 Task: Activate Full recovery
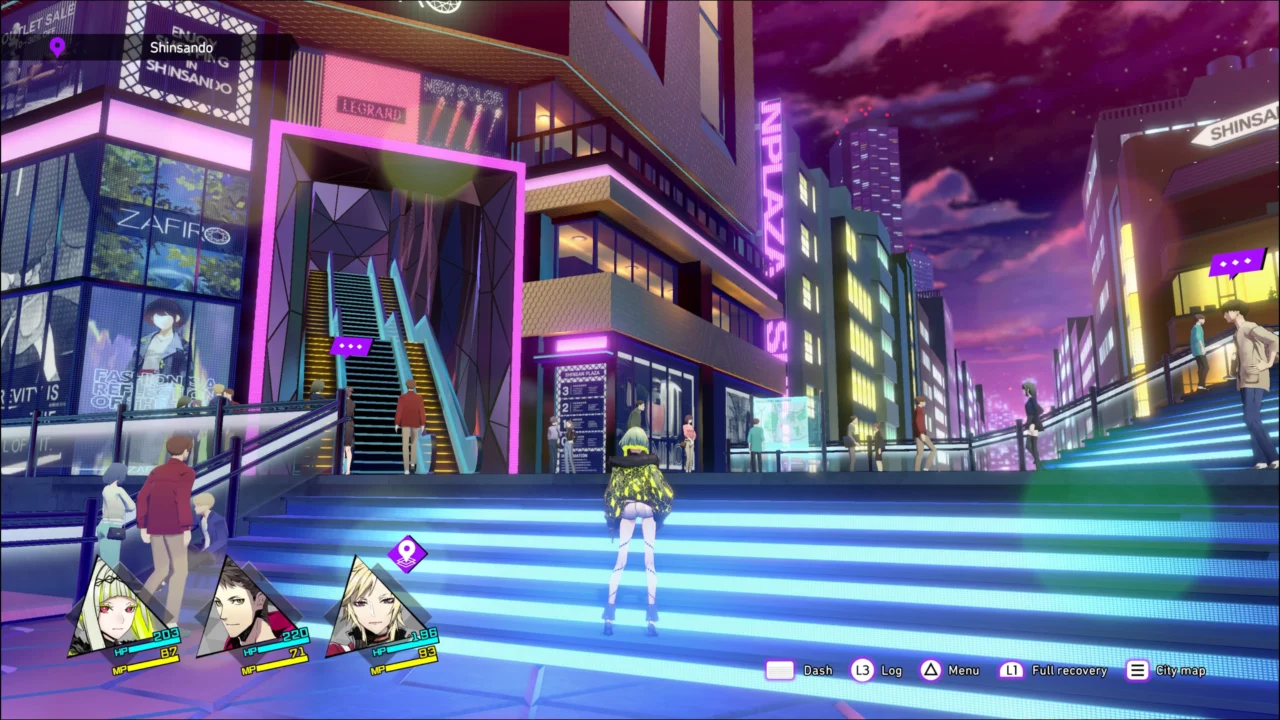[x=1068, y=670]
